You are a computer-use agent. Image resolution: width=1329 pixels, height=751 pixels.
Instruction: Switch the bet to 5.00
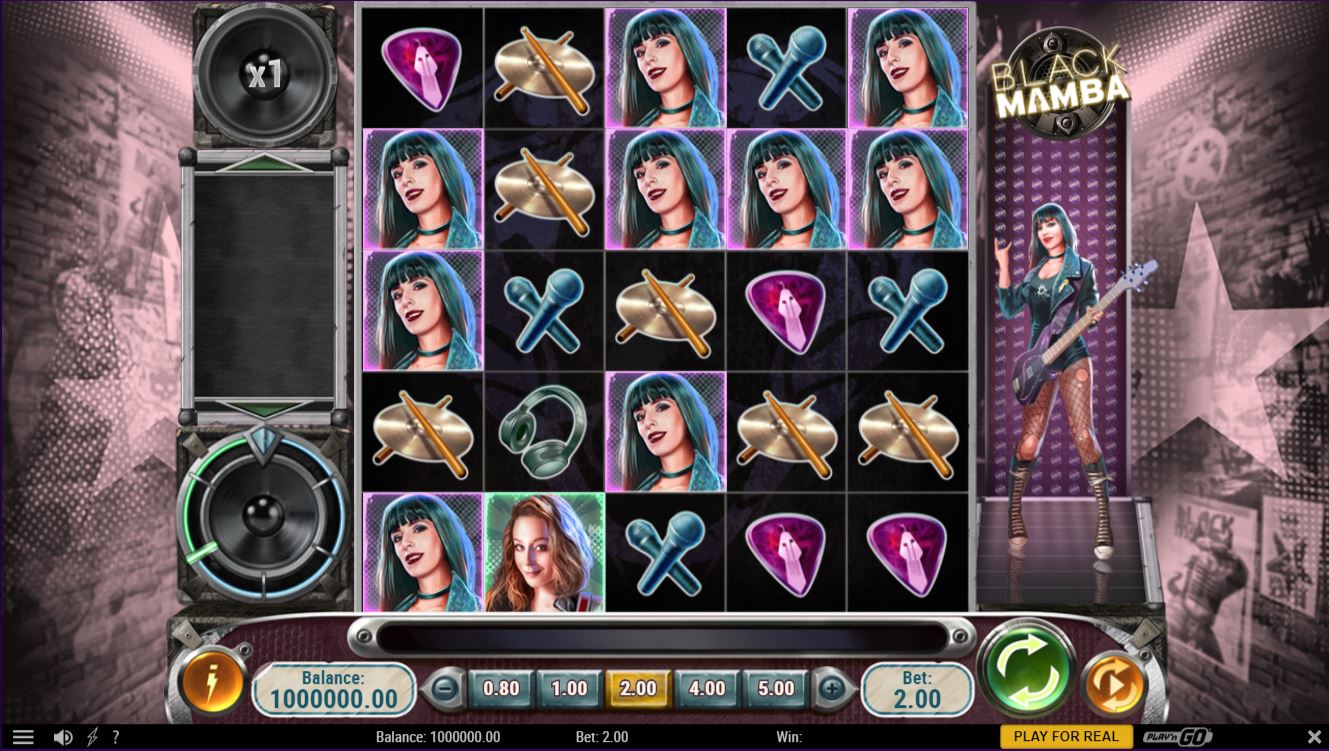pyautogui.click(x=776, y=688)
